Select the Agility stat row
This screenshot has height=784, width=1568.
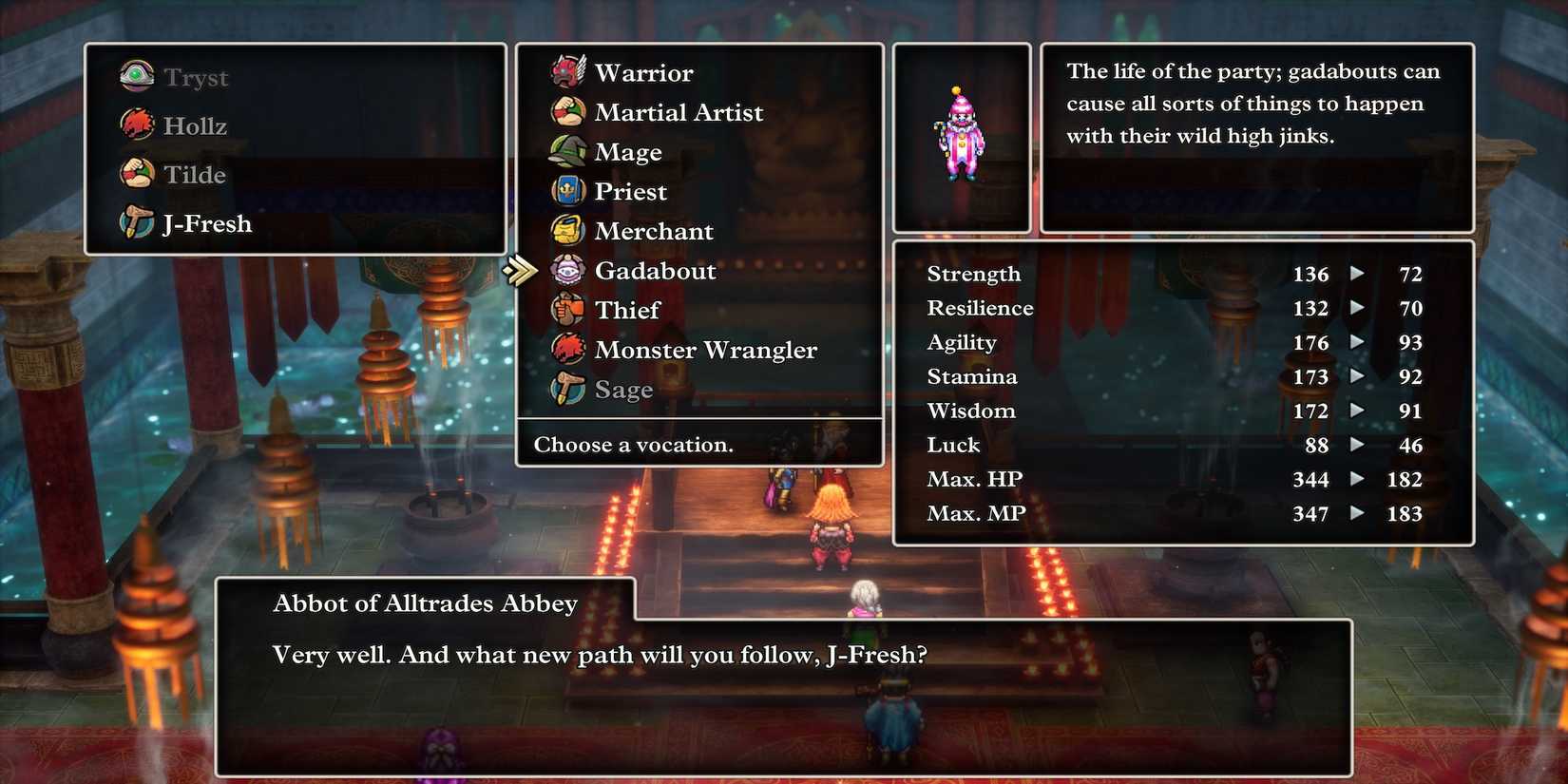pos(962,342)
